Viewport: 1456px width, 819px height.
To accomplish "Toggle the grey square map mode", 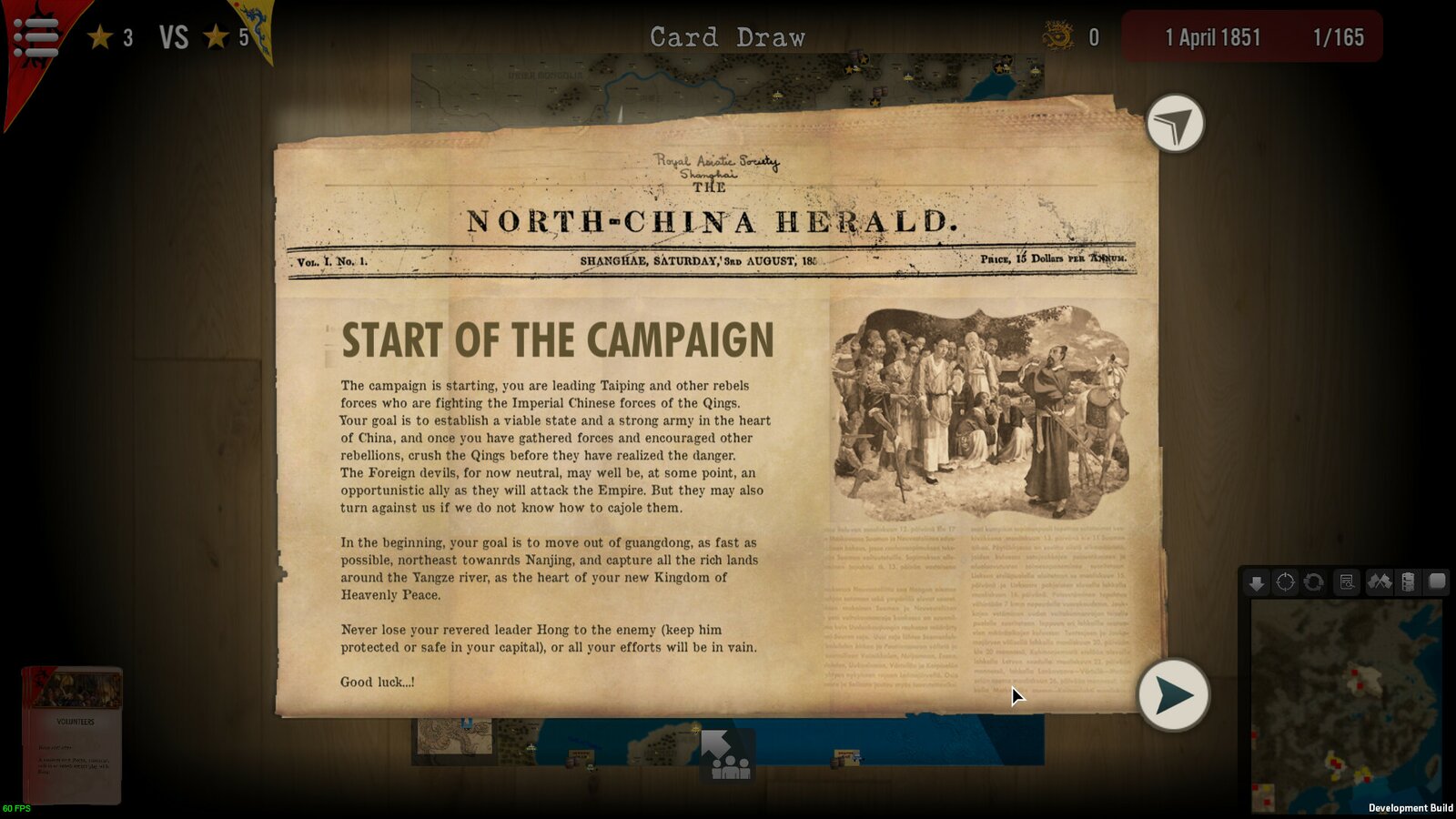I will coord(1437,581).
